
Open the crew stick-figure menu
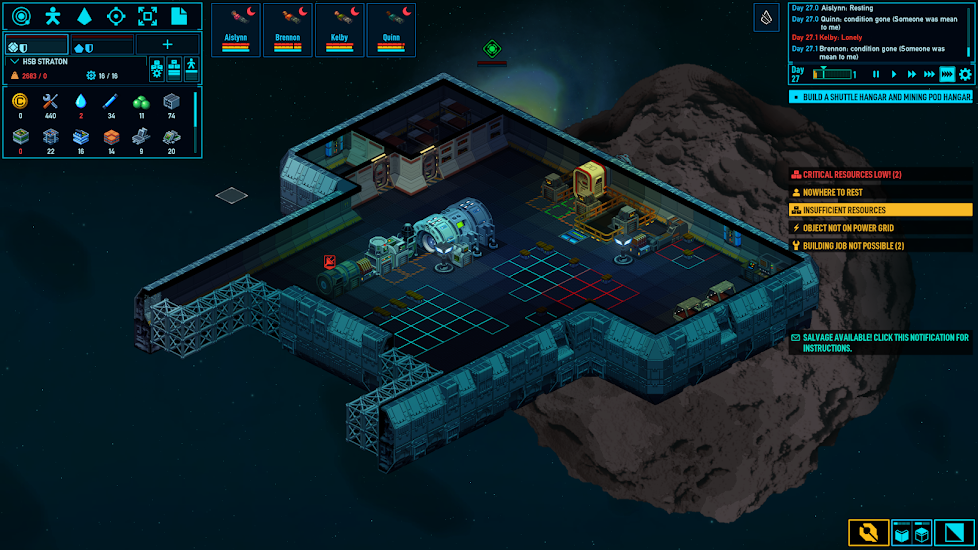53,16
